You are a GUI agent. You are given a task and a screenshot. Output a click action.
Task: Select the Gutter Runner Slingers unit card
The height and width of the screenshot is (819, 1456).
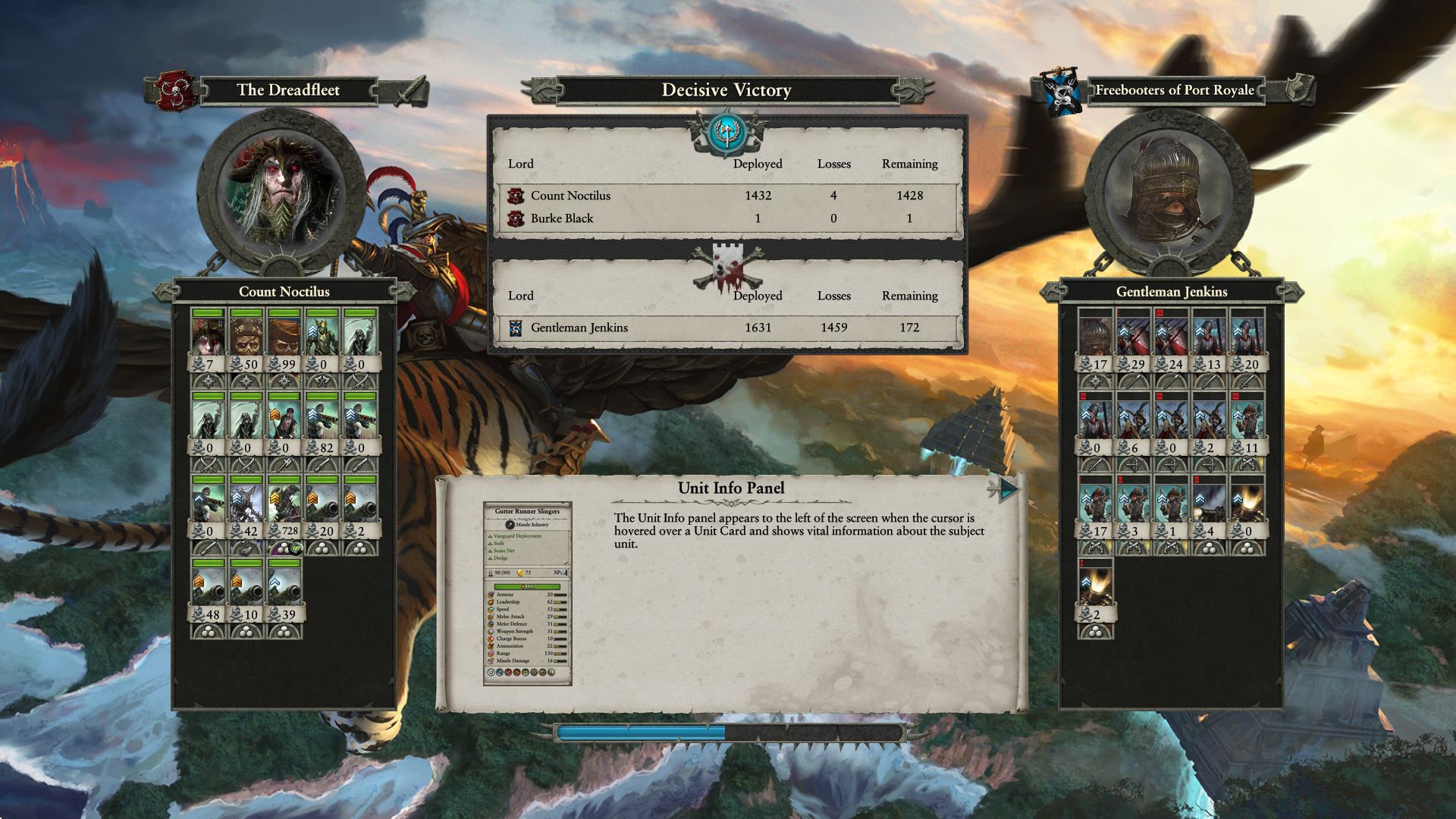[x=526, y=512]
